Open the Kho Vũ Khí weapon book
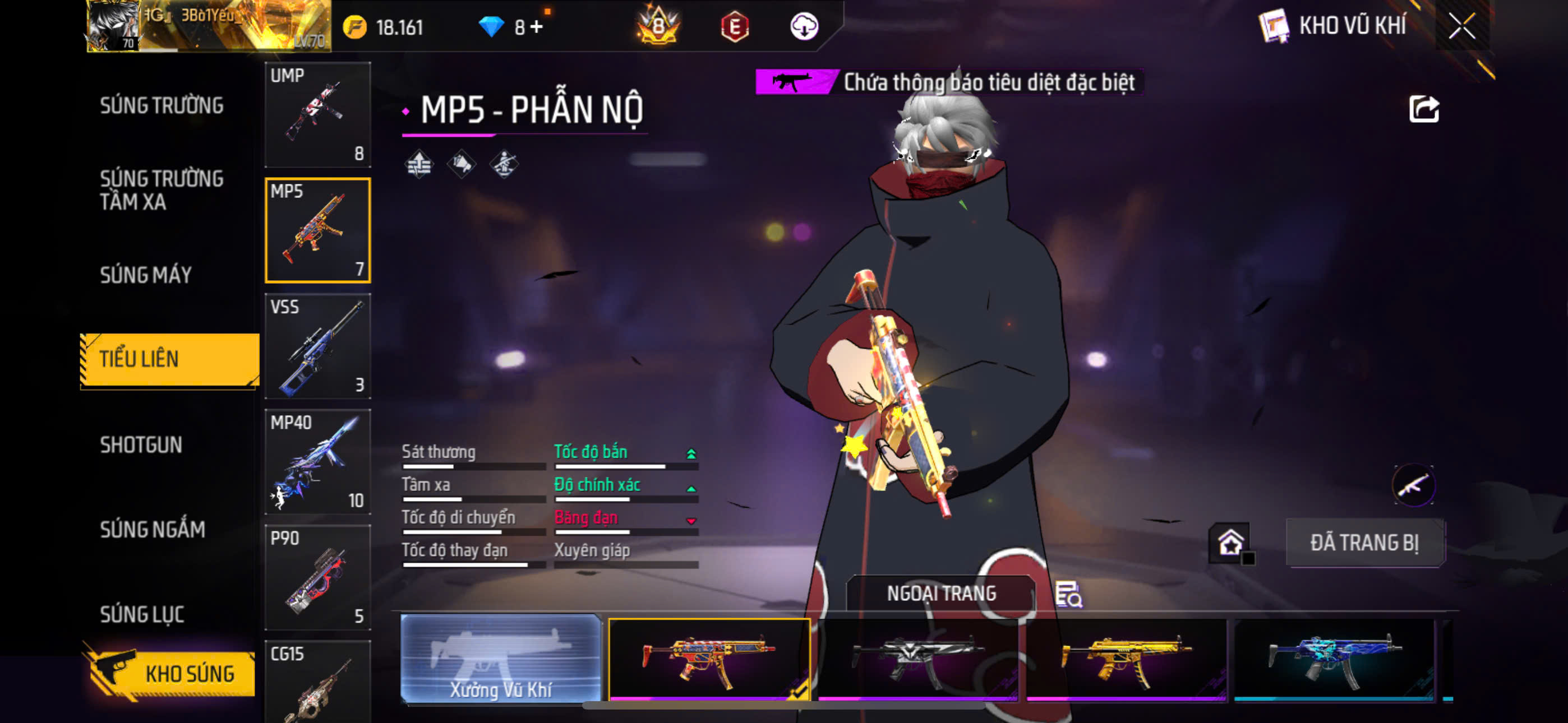This screenshot has height=723, width=1568. [1332, 26]
